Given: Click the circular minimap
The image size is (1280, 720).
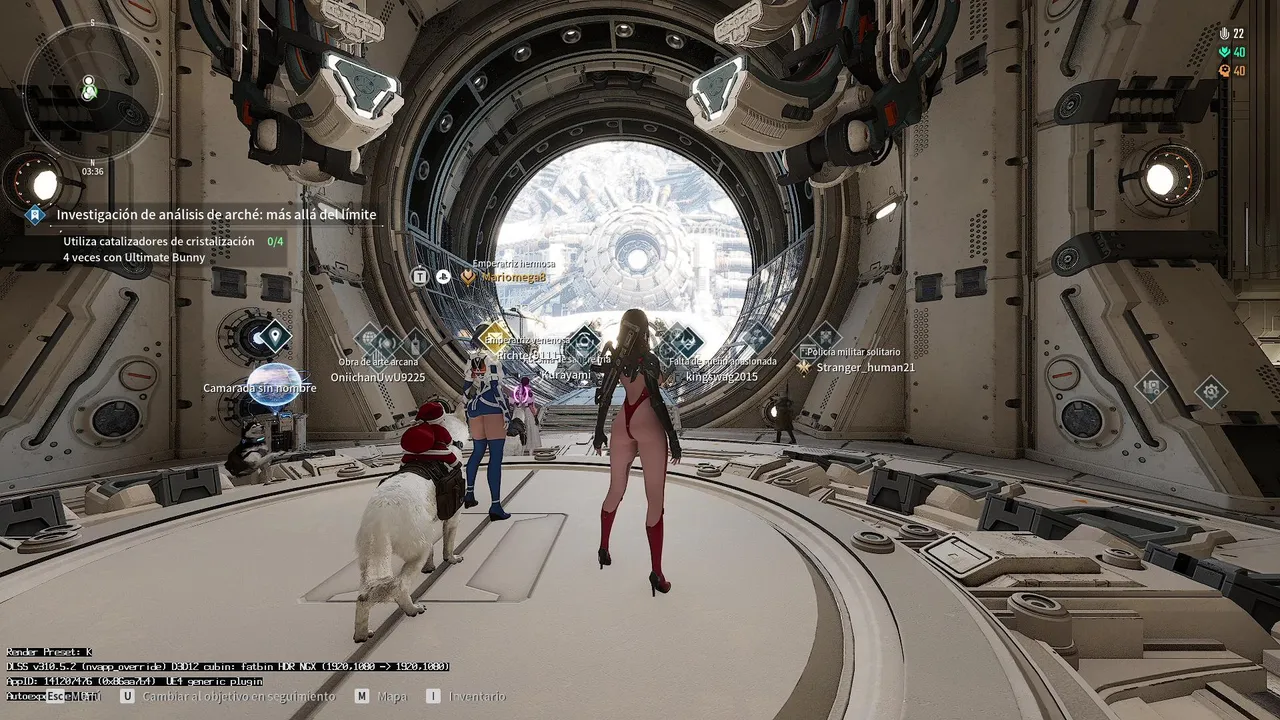Looking at the screenshot, I should click(91, 91).
